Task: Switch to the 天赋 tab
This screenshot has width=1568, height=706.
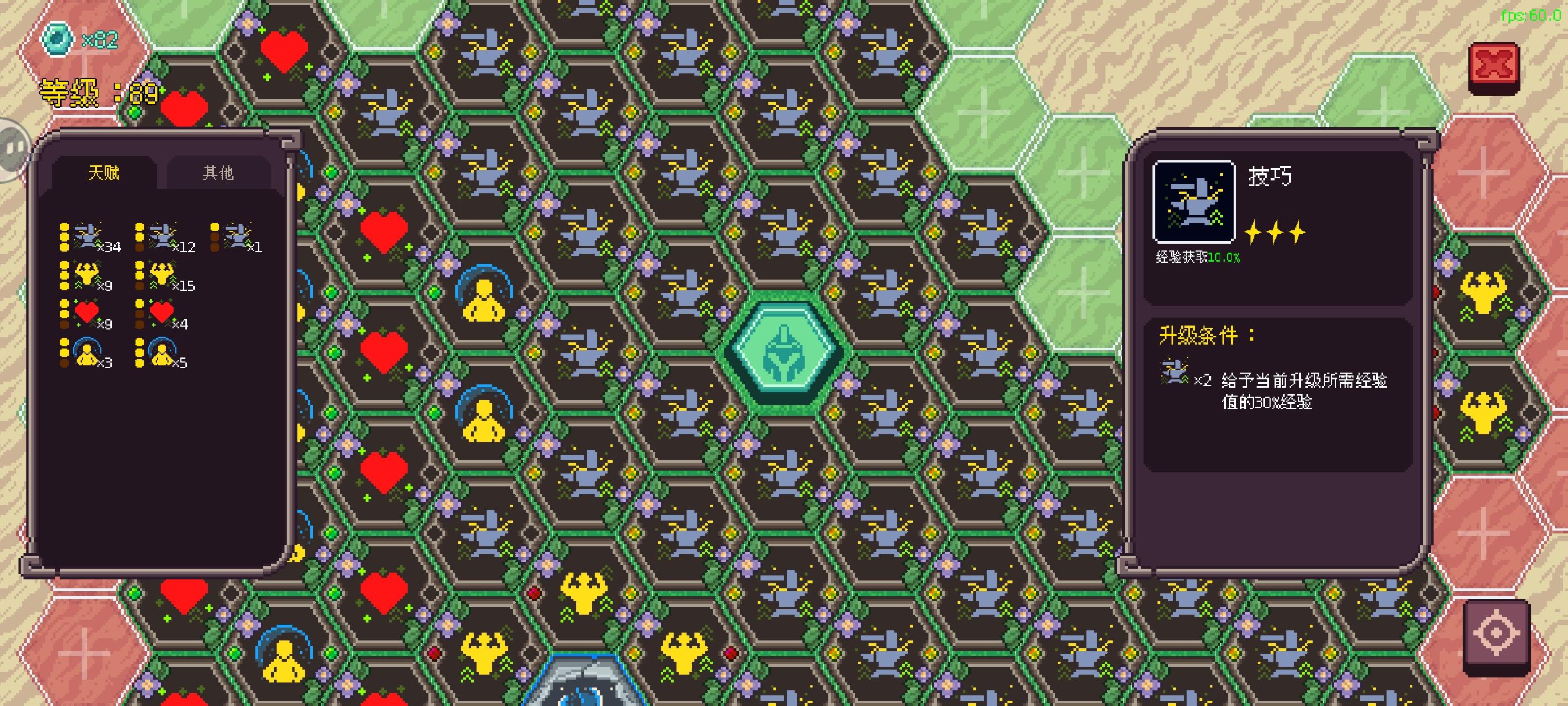Action: (x=105, y=173)
